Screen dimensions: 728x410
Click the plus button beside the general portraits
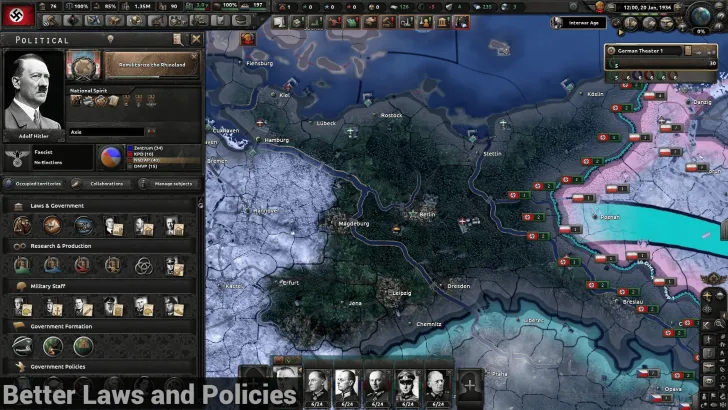coord(470,385)
